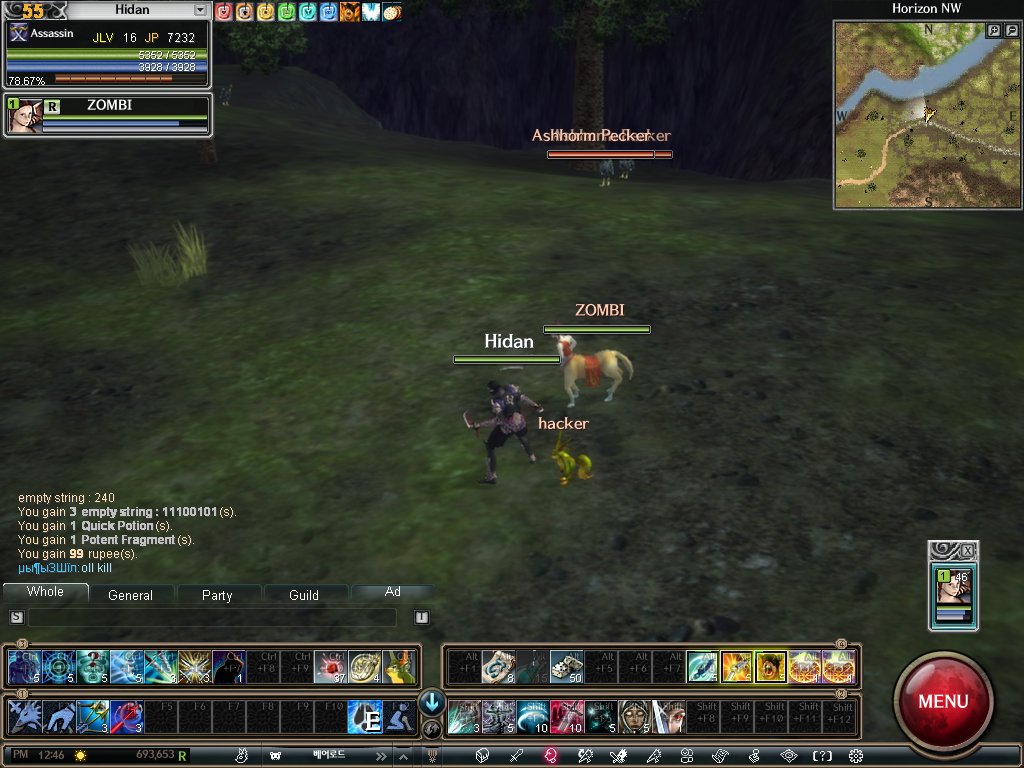Use the dice item with 50 count
1024x768 pixels.
(x=566, y=667)
